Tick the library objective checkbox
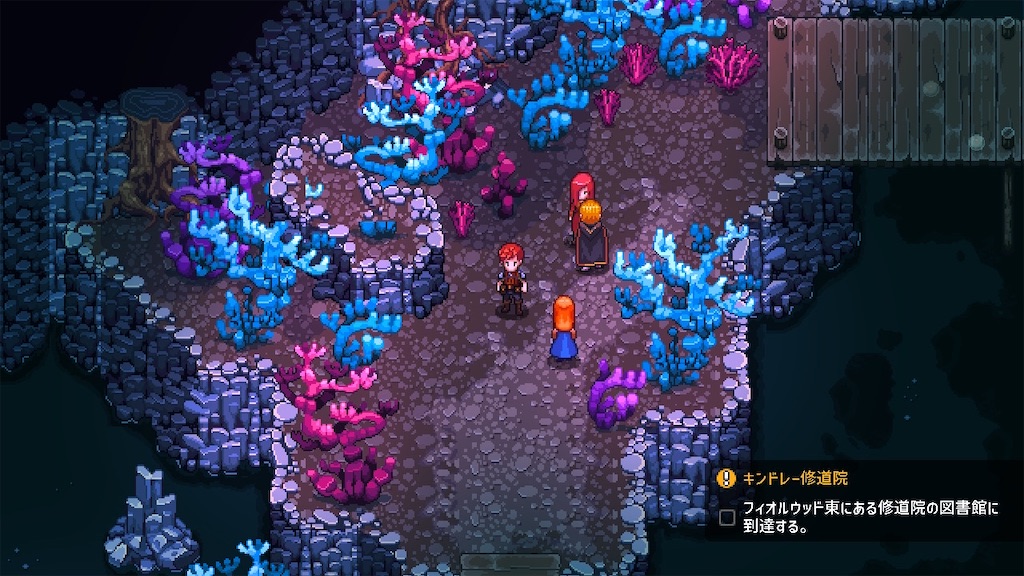The height and width of the screenshot is (576, 1024). [x=727, y=517]
